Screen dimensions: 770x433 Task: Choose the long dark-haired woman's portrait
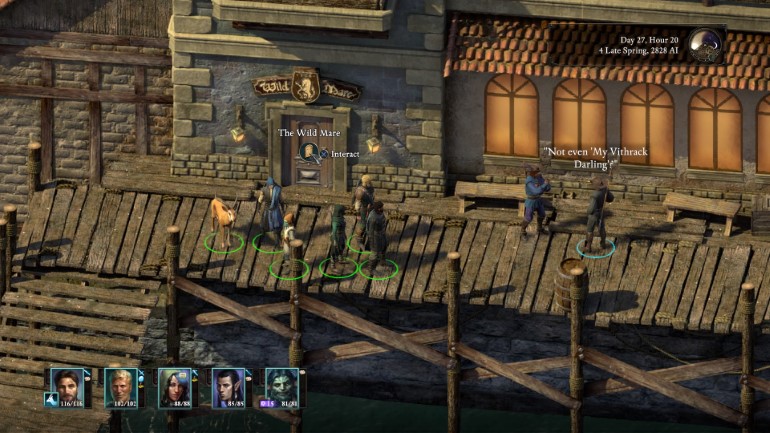pyautogui.click(x=176, y=384)
